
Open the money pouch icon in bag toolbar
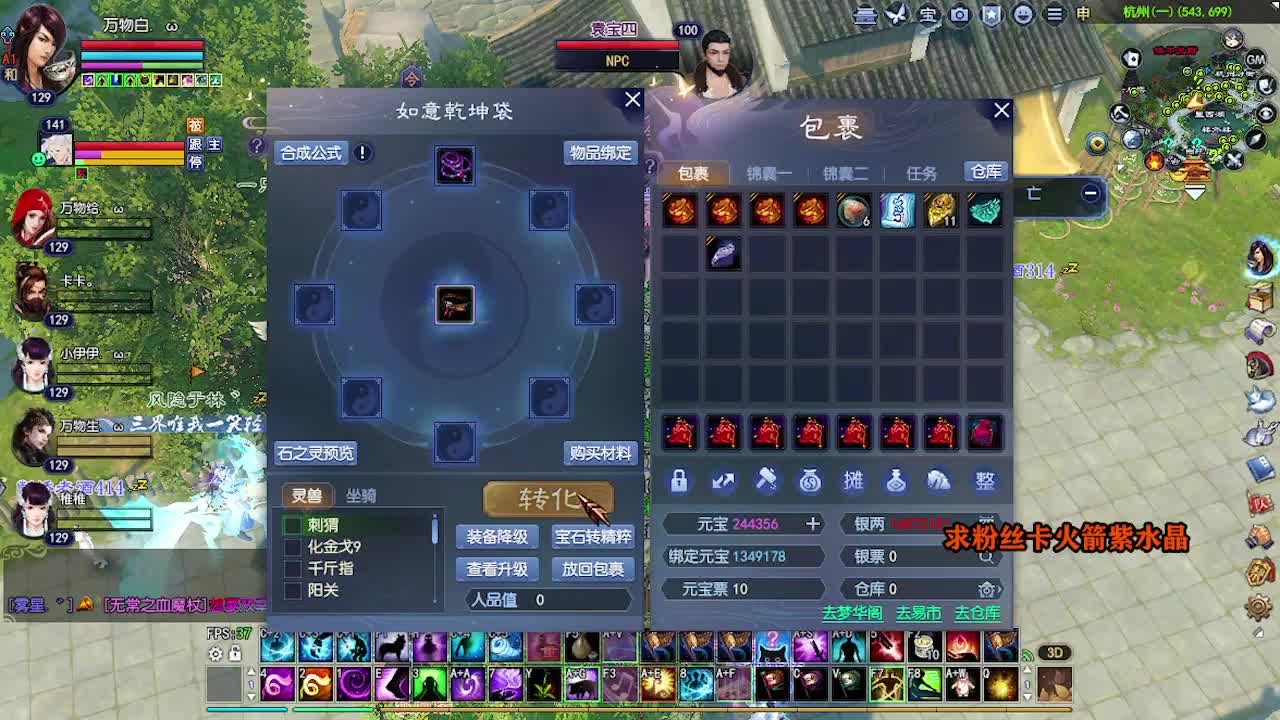810,481
